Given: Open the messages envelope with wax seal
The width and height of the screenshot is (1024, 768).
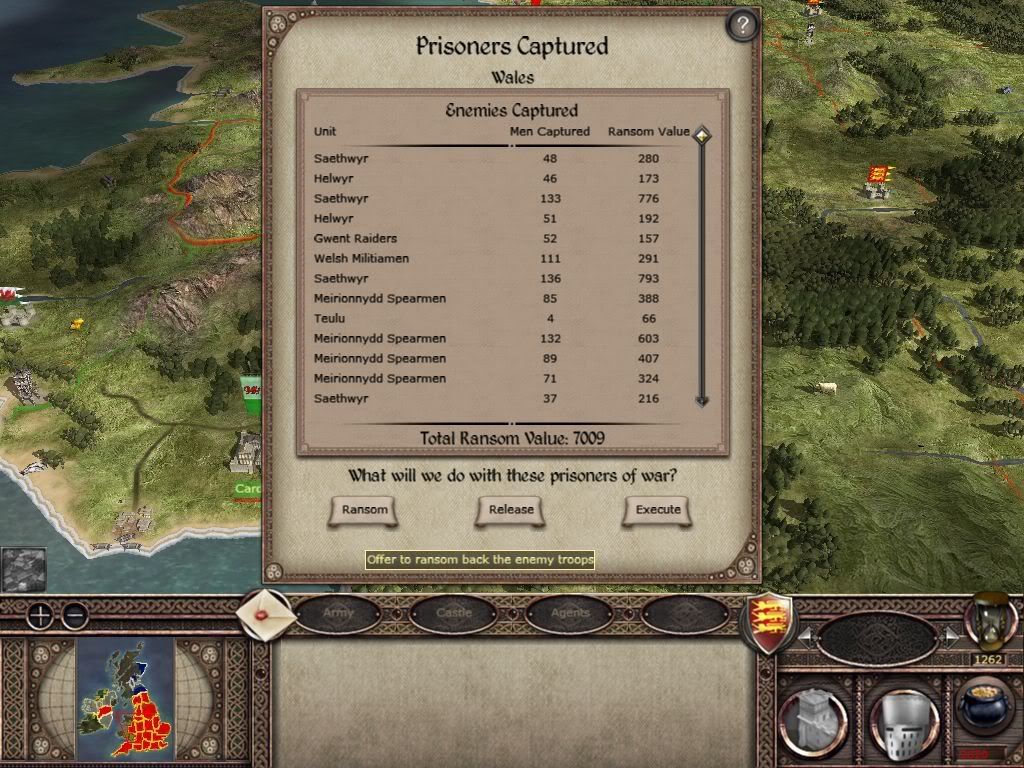Looking at the screenshot, I should [x=266, y=616].
